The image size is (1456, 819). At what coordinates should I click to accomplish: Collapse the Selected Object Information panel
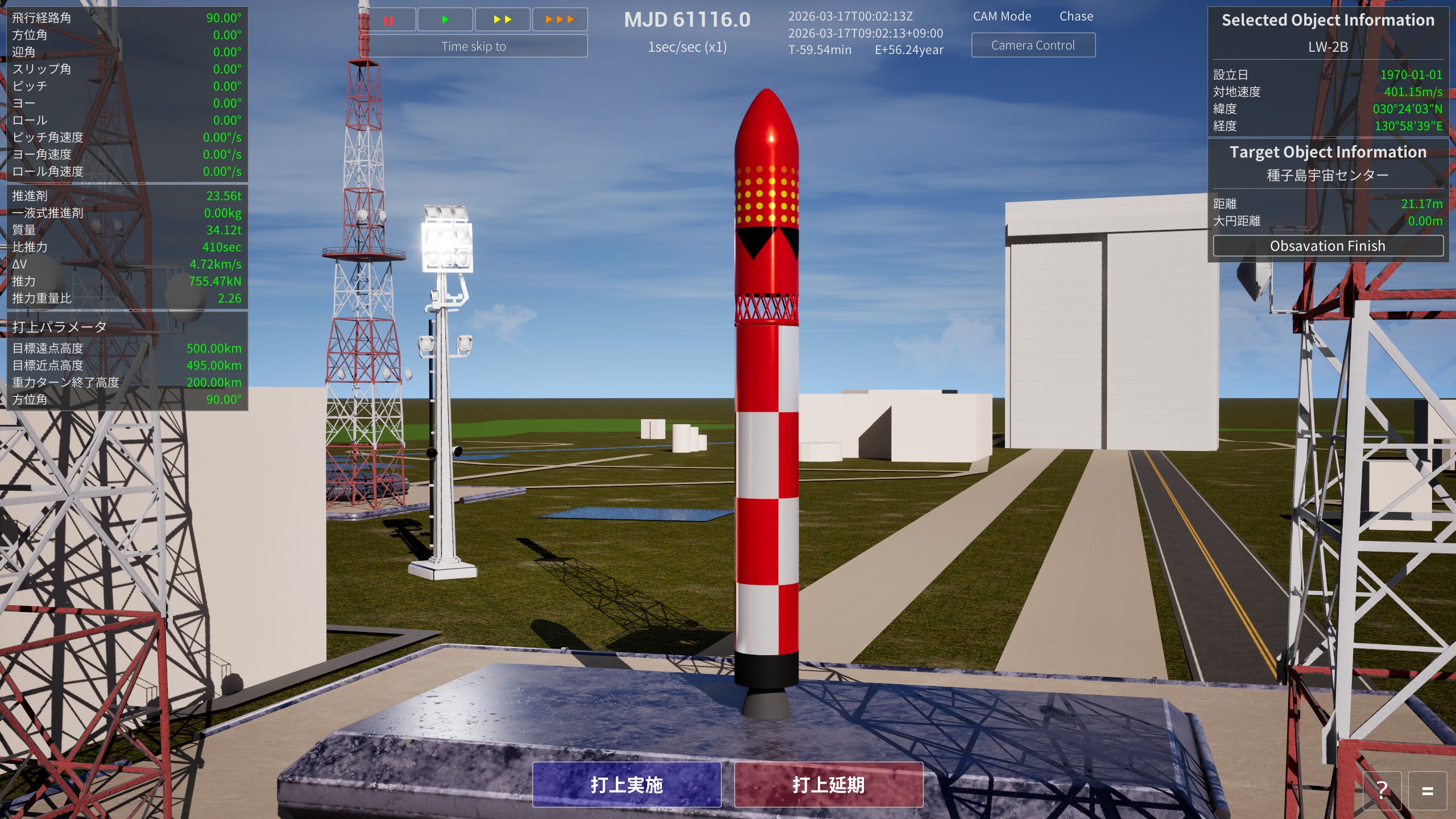pos(1330,20)
